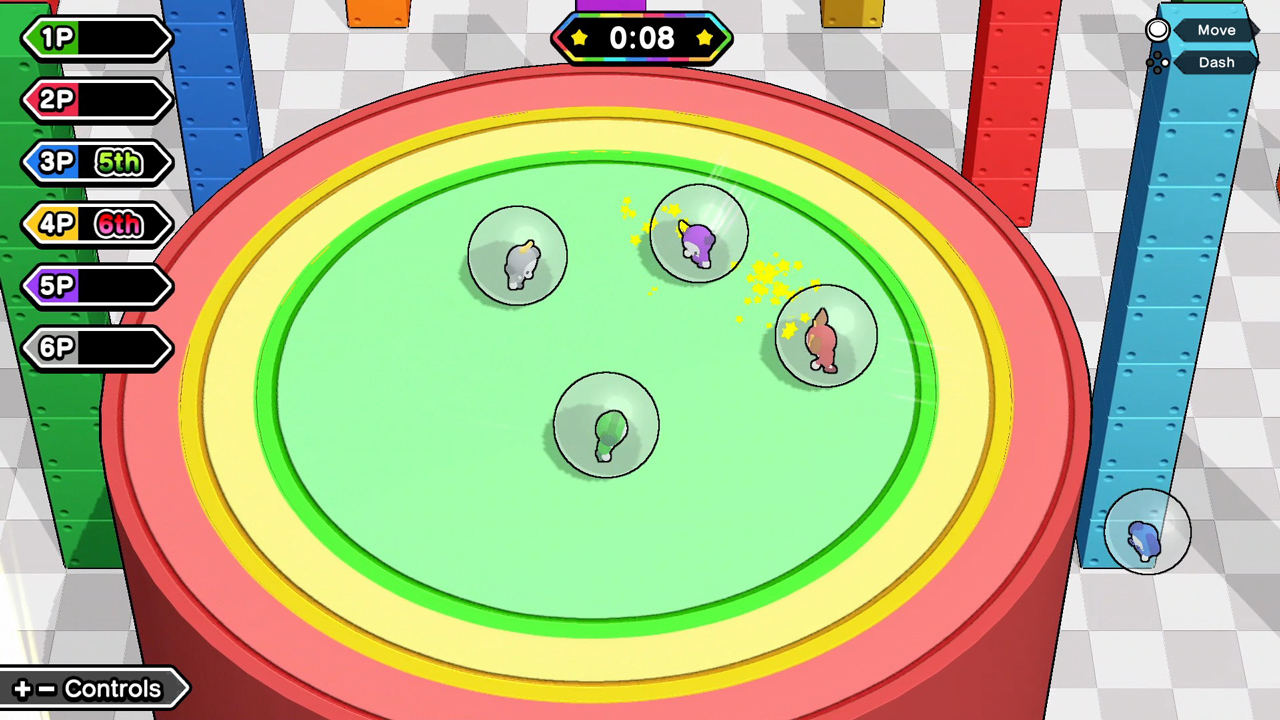Click the Dash label on the control legend

1216,62
